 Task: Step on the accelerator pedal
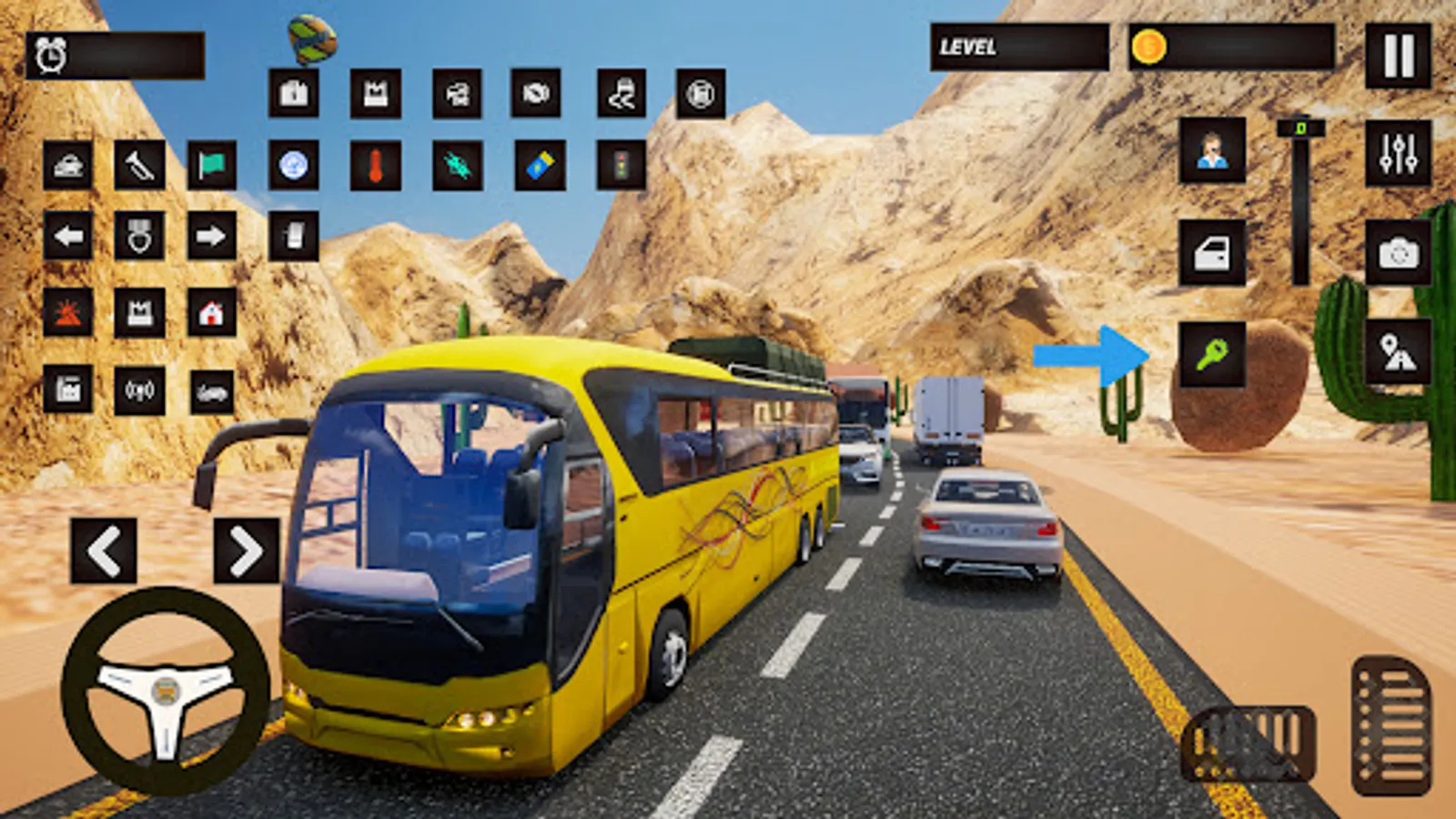[1390, 726]
